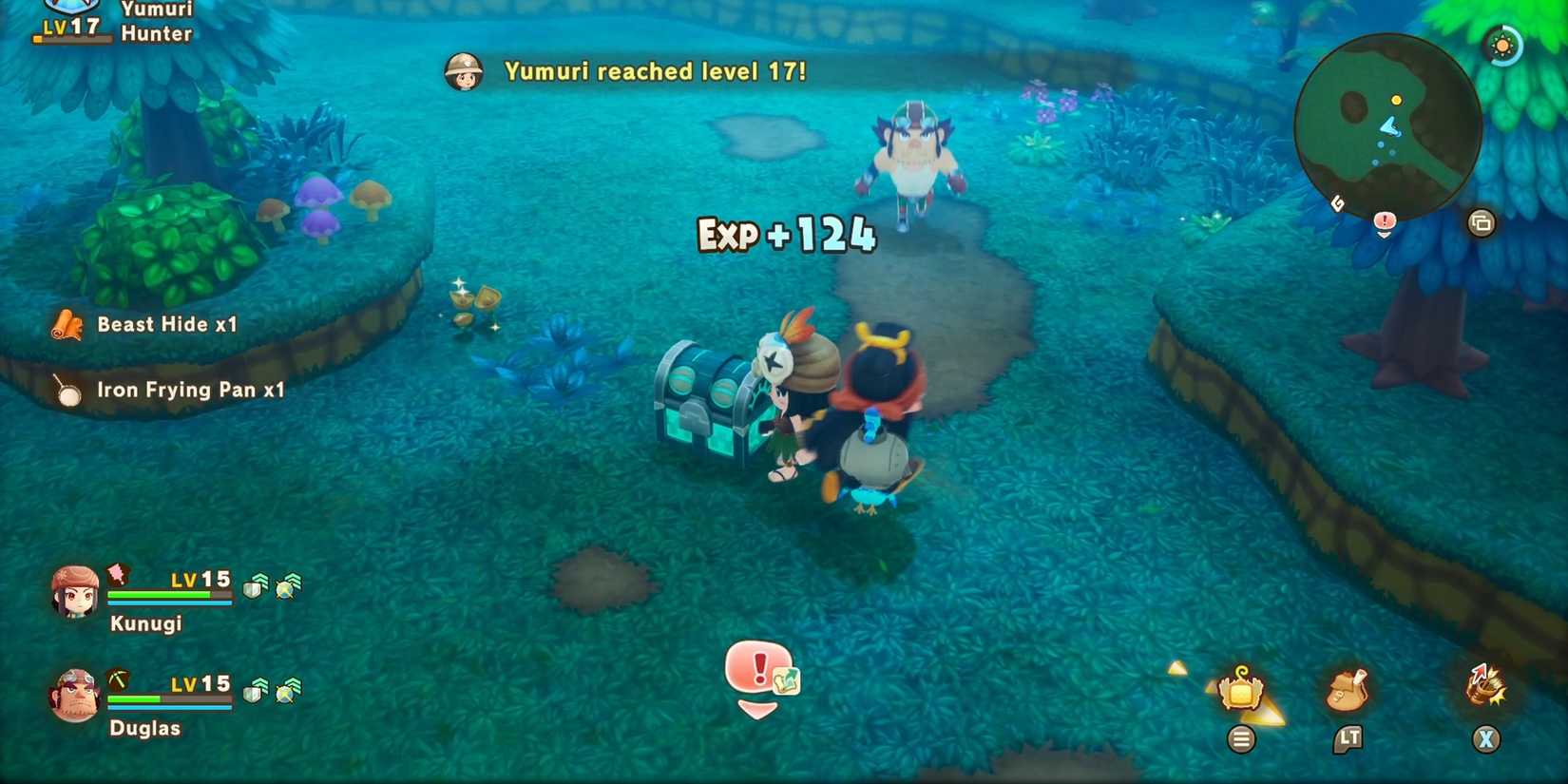
Task: Toggle the minimap layer view icon
Action: point(1481,222)
